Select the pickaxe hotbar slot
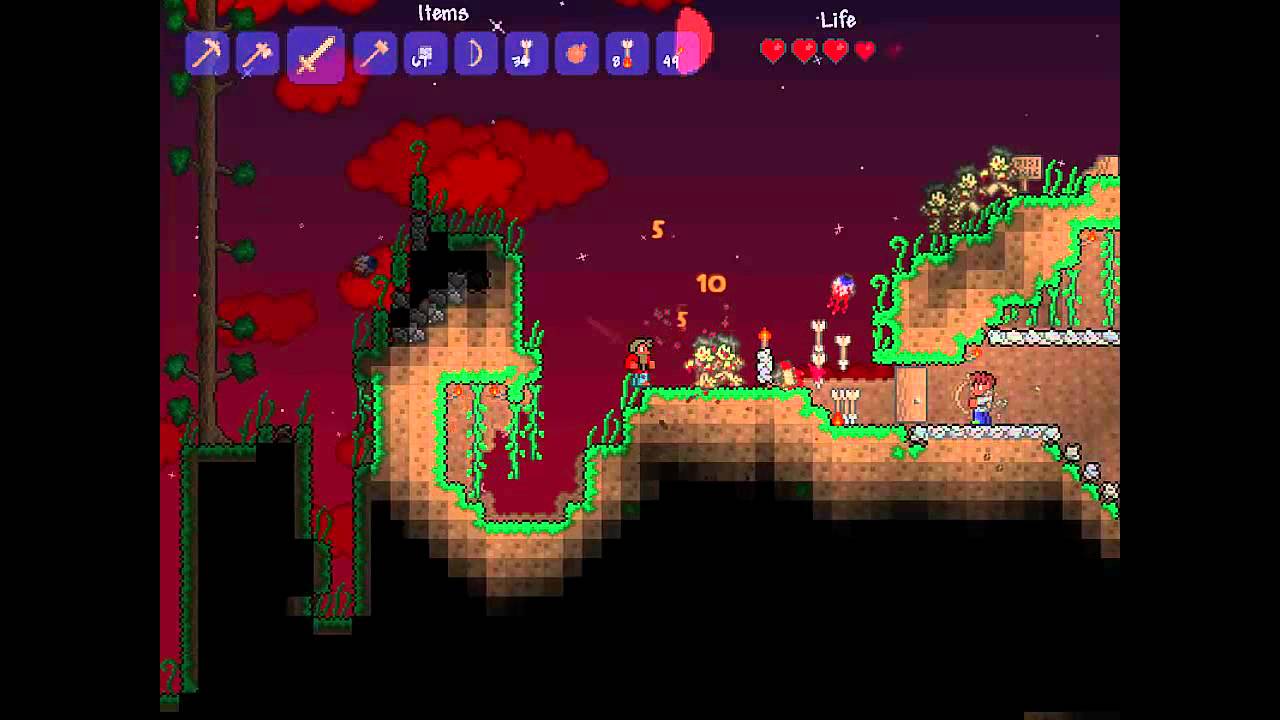 (x=208, y=53)
